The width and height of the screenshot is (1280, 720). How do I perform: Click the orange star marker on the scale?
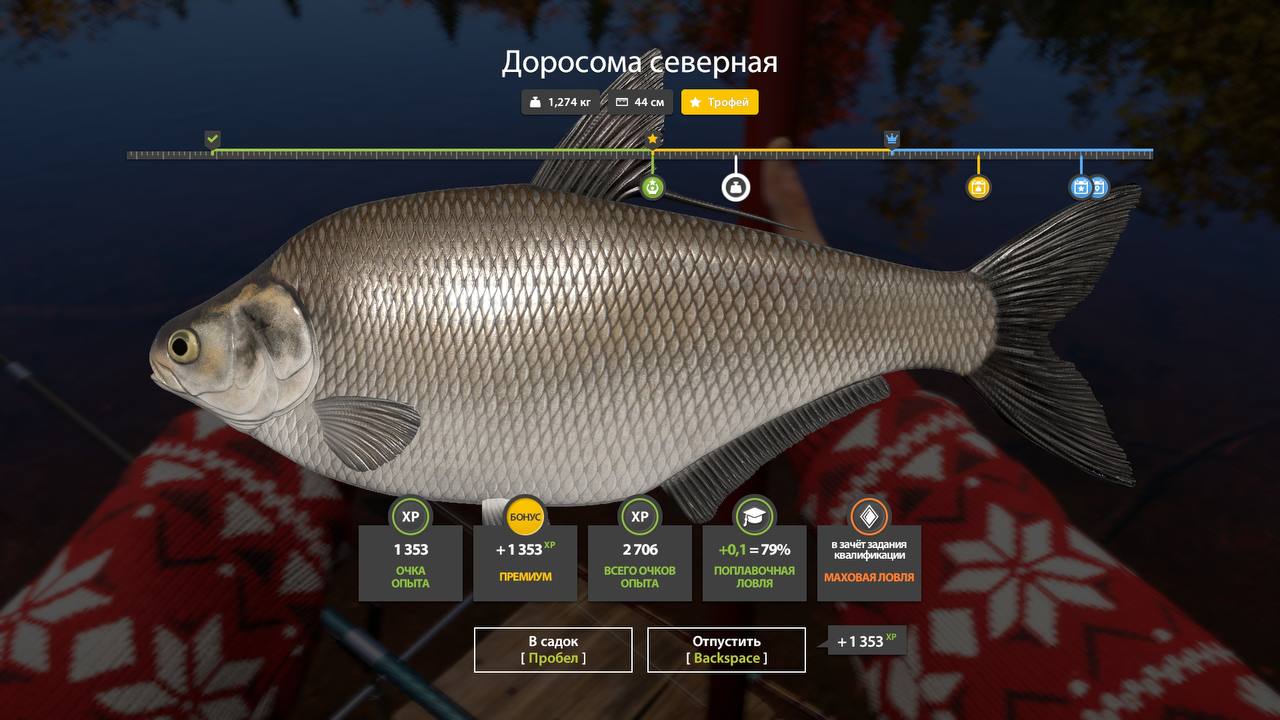click(x=652, y=139)
